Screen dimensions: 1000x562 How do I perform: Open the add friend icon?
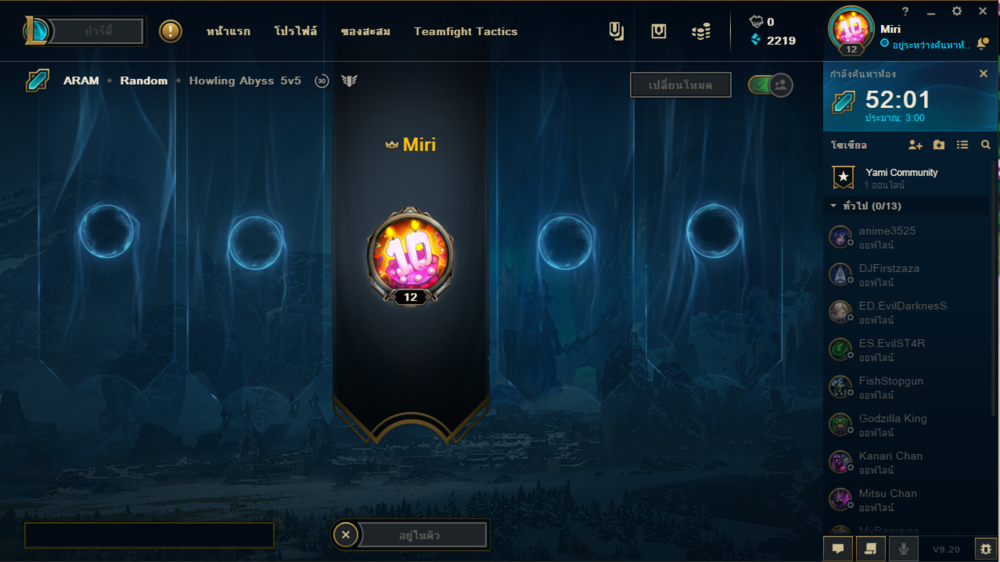point(915,145)
